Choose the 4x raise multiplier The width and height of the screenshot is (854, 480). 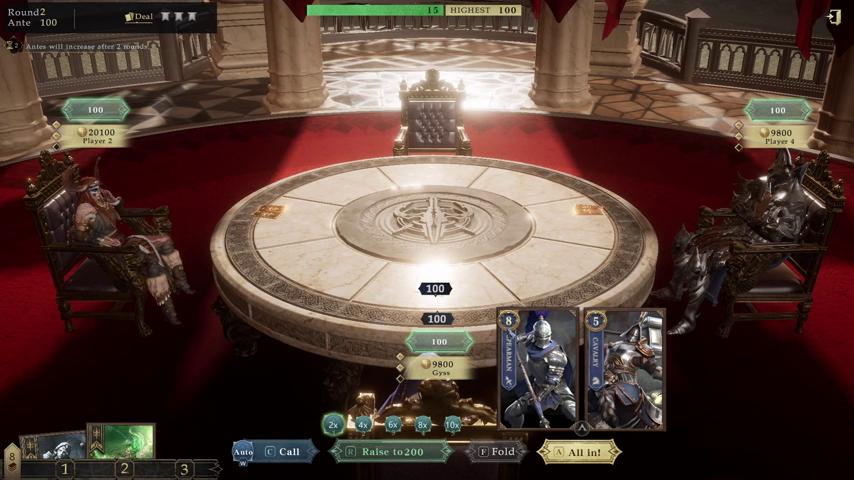pyautogui.click(x=363, y=424)
